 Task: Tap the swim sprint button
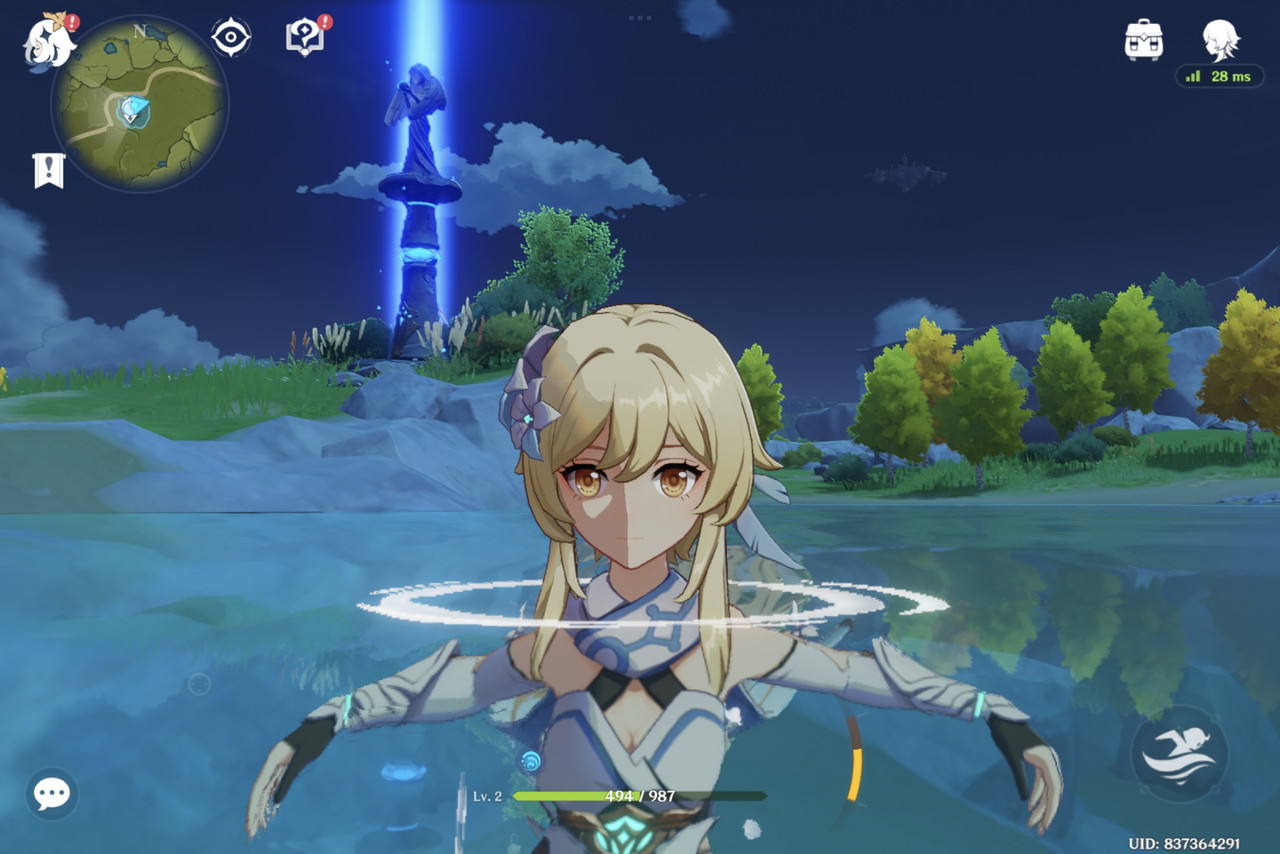pos(1178,754)
